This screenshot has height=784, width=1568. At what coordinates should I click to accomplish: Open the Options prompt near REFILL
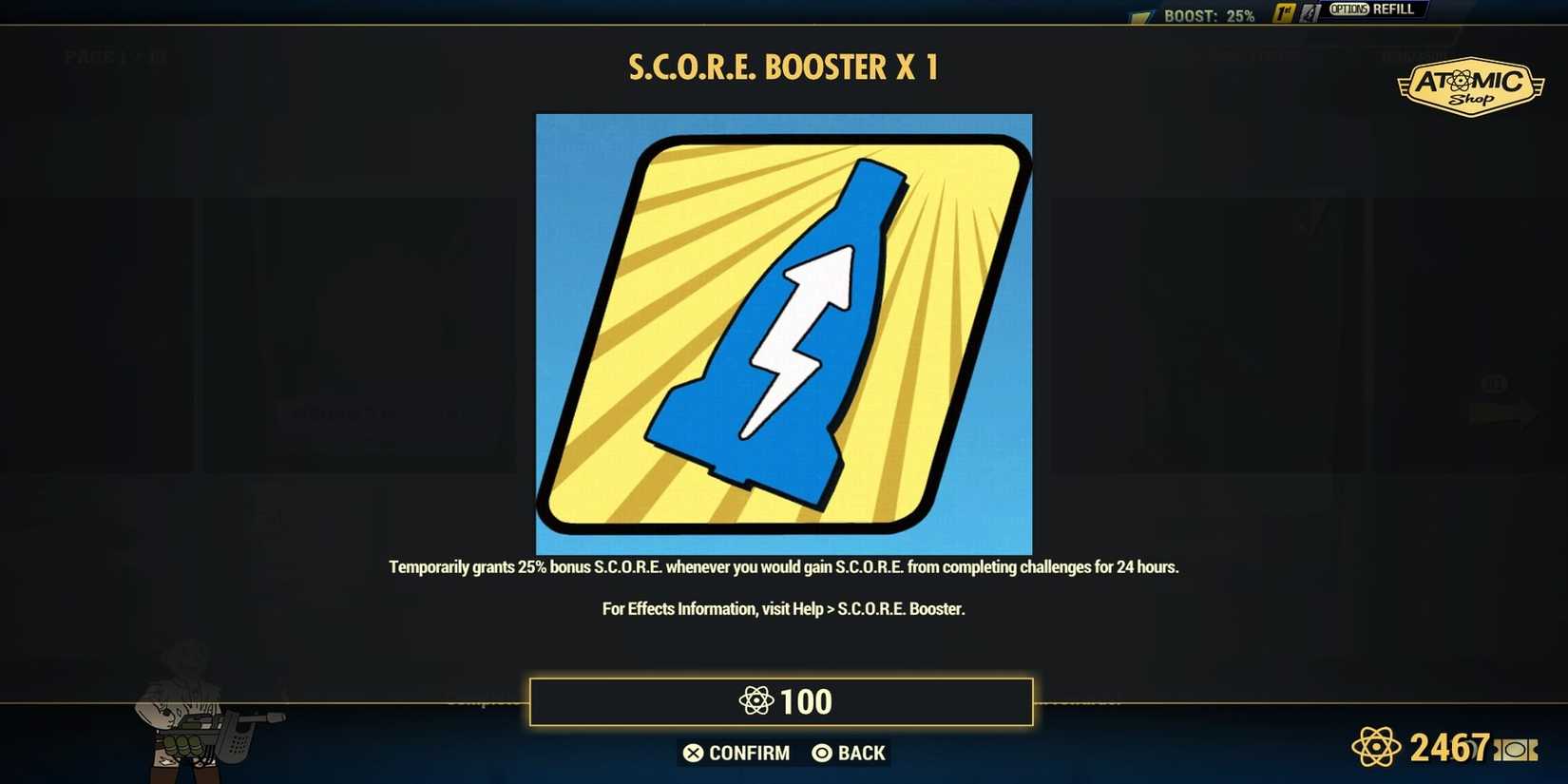tap(1351, 10)
